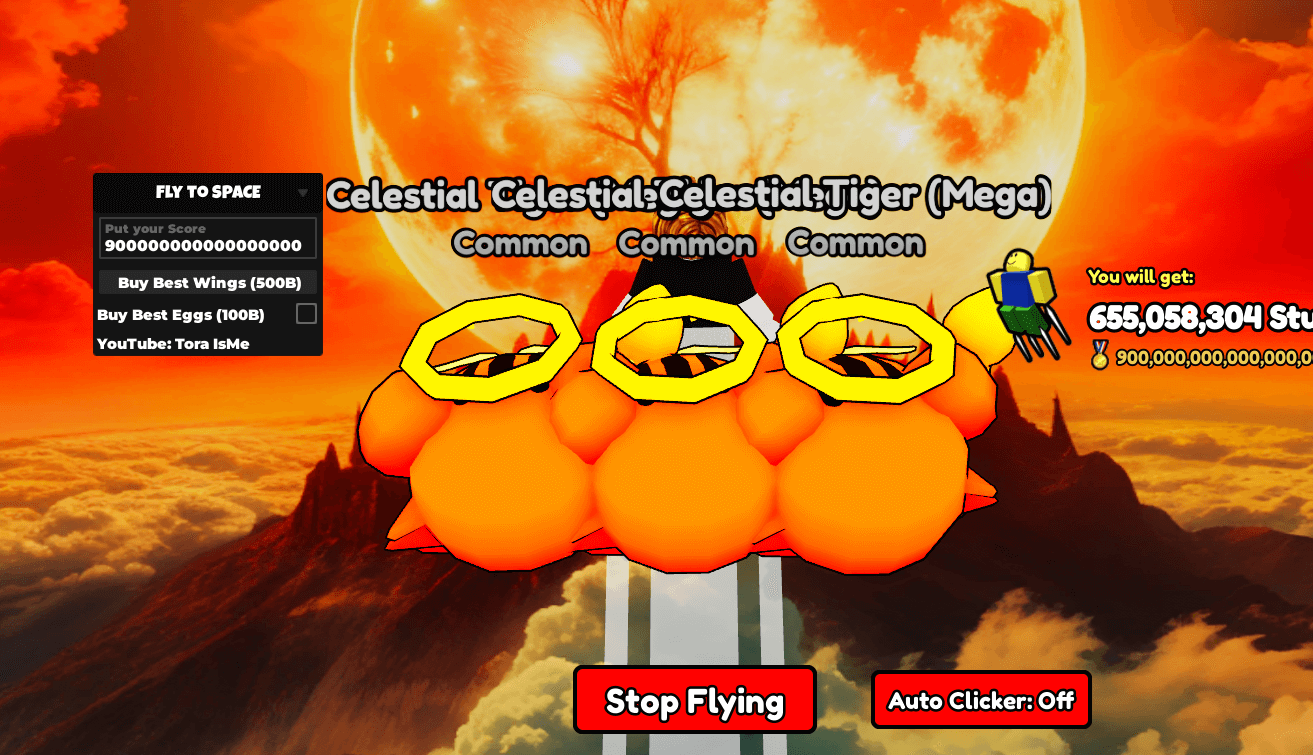This screenshot has width=1313, height=755.
Task: Buy Best Wings (500B)
Action: pyautogui.click(x=208, y=283)
